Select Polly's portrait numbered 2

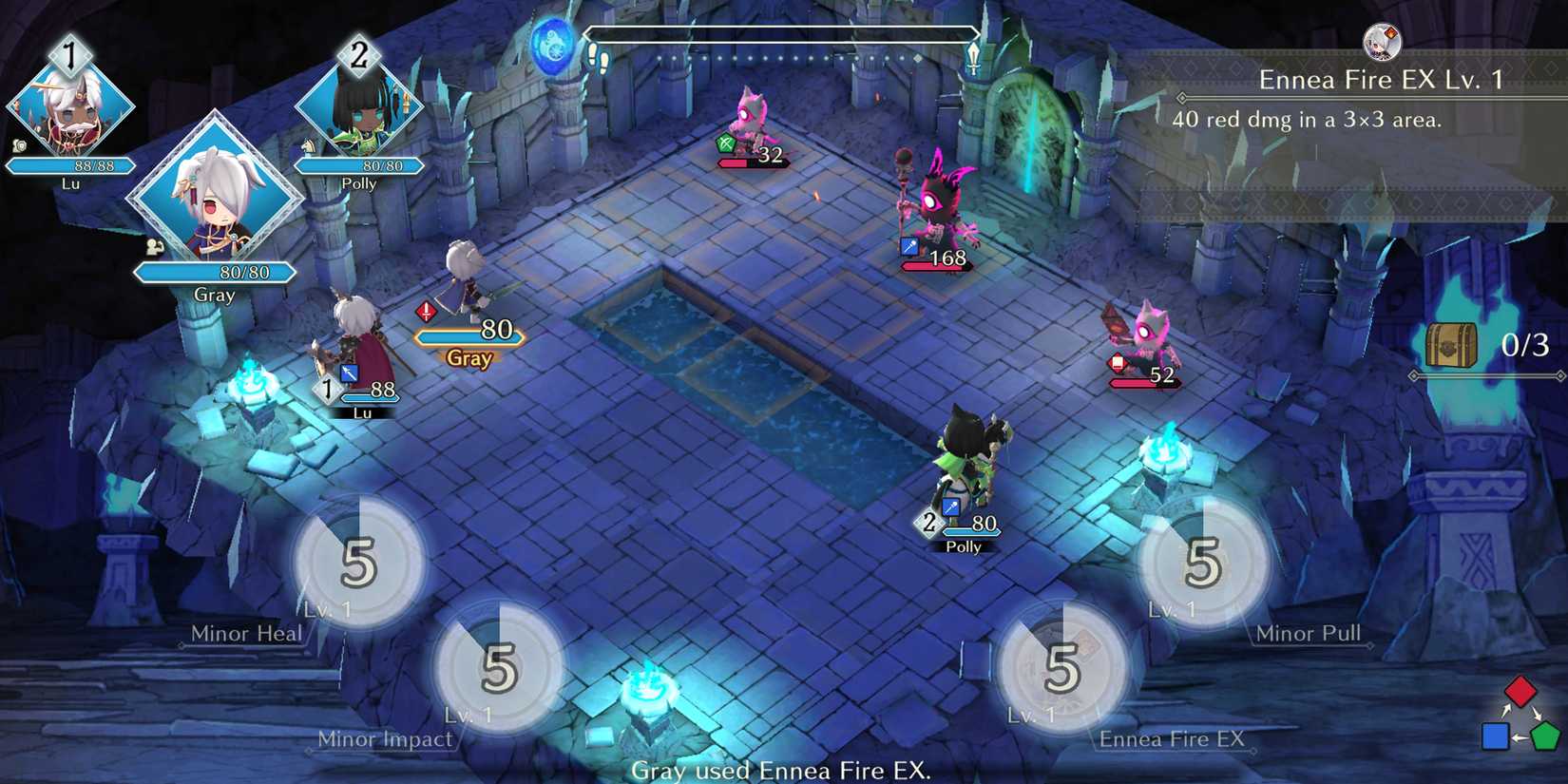pyautogui.click(x=359, y=105)
